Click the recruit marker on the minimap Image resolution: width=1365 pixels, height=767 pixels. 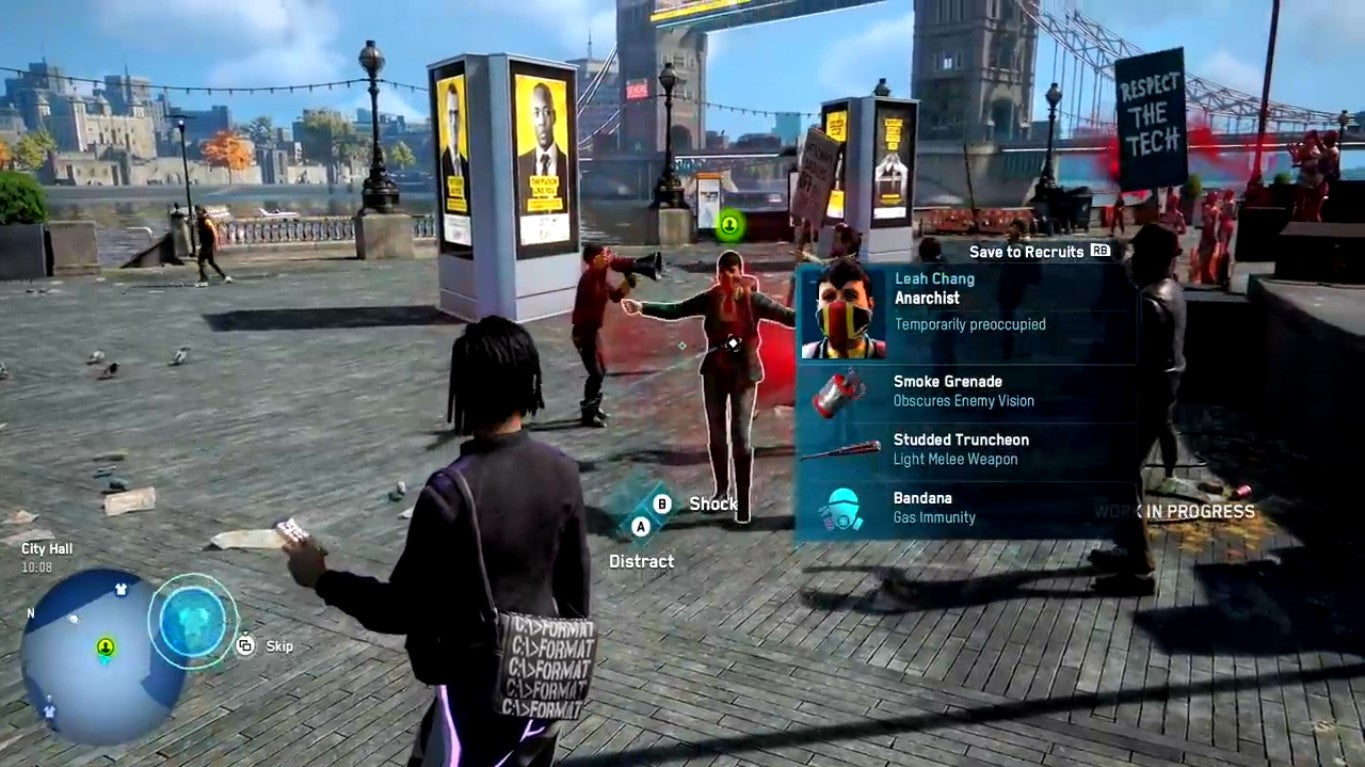click(105, 646)
